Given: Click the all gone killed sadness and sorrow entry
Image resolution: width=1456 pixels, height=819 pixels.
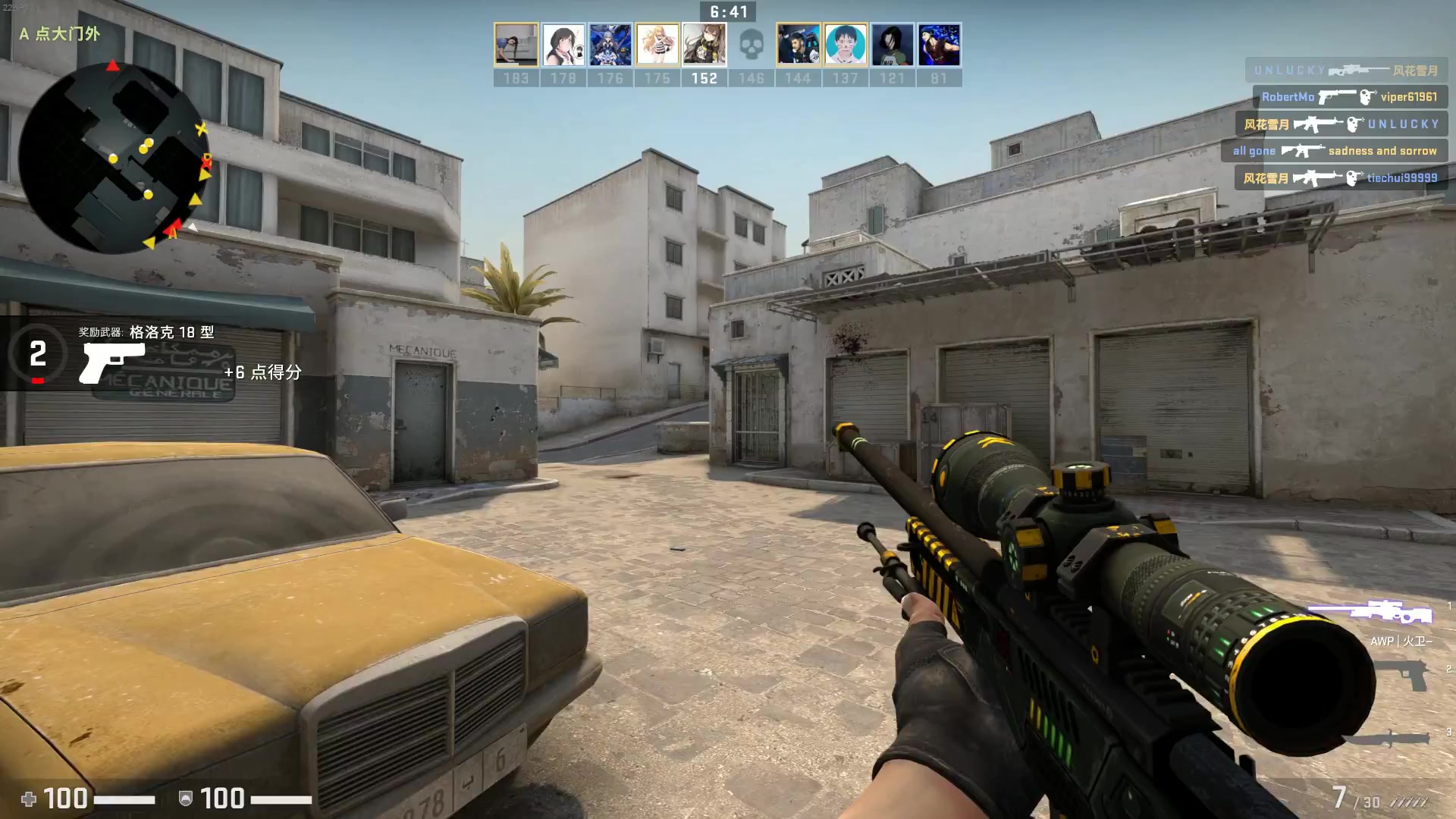Looking at the screenshot, I should [x=1333, y=150].
